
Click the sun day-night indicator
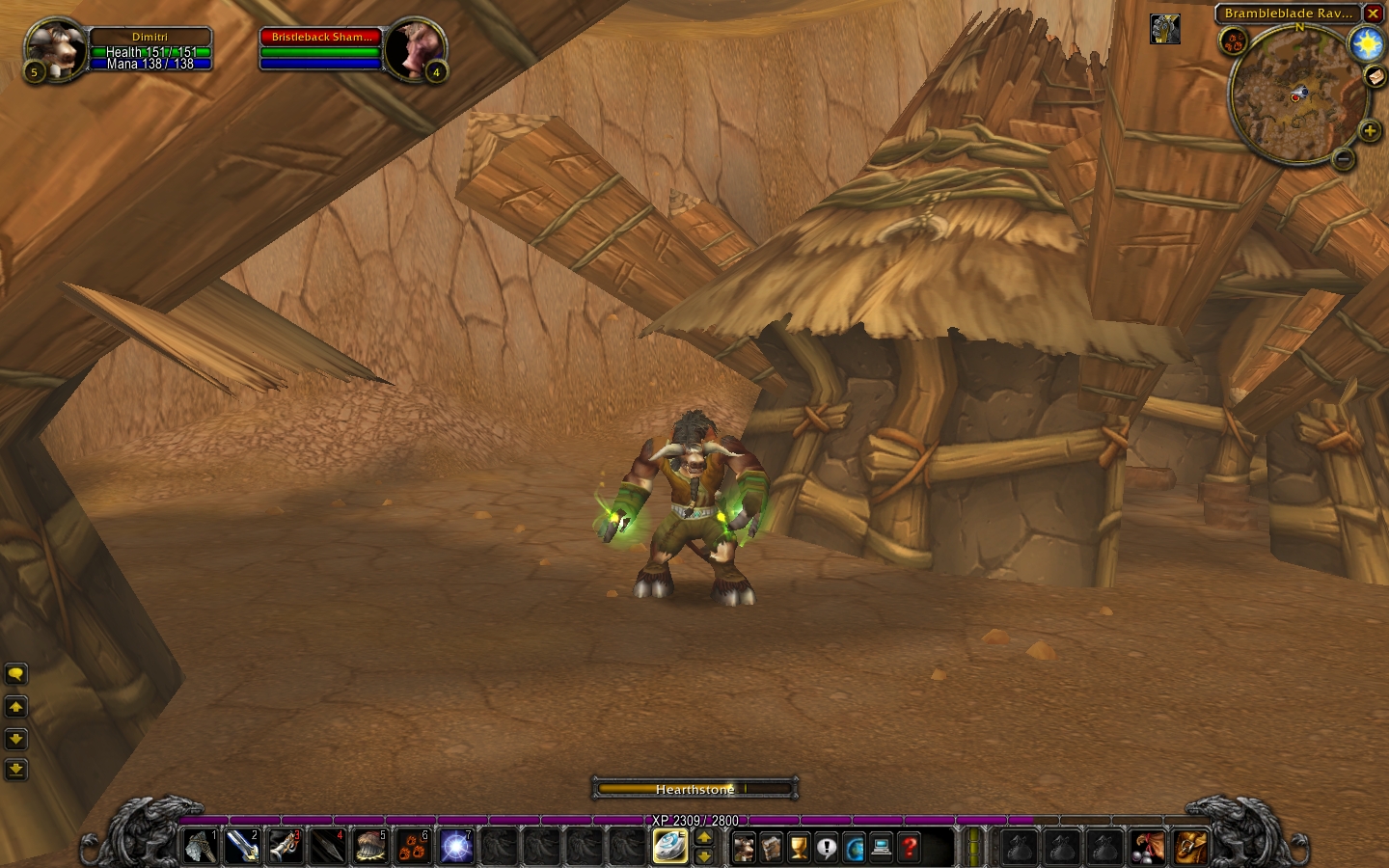point(1367,44)
